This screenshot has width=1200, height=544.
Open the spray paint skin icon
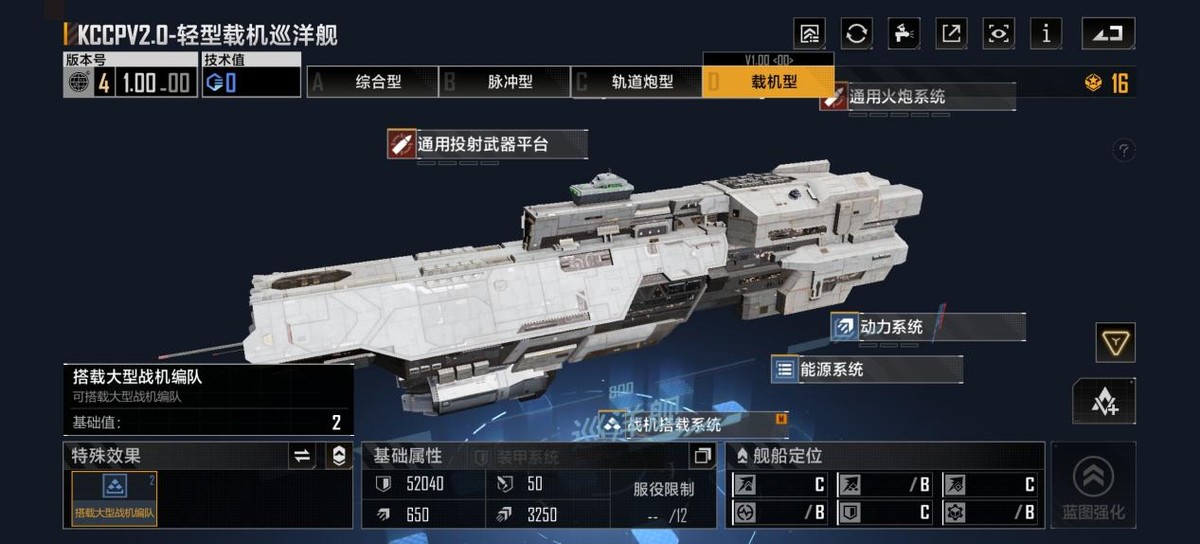(904, 34)
